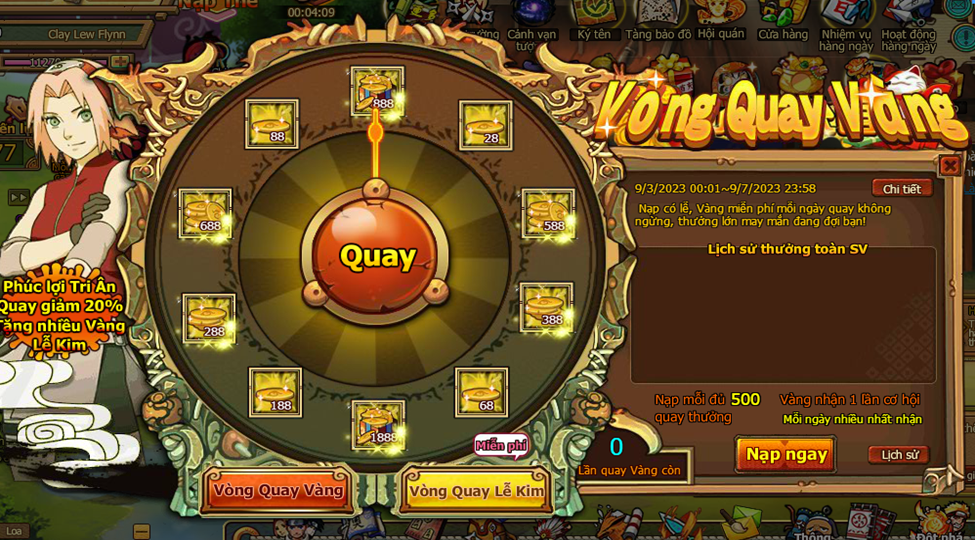Open the Vòng Quay Lễ Kim tab
The image size is (975, 540).
pyautogui.click(x=476, y=490)
